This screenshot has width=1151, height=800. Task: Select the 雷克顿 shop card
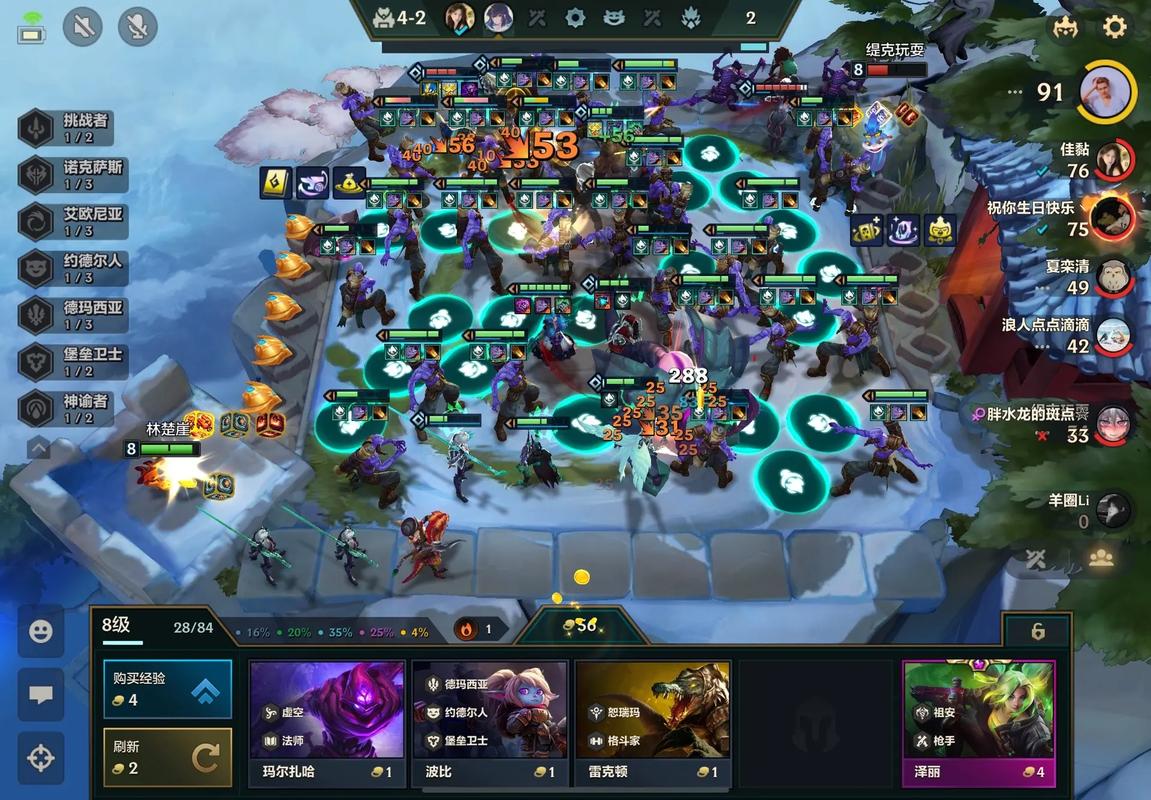[x=653, y=723]
